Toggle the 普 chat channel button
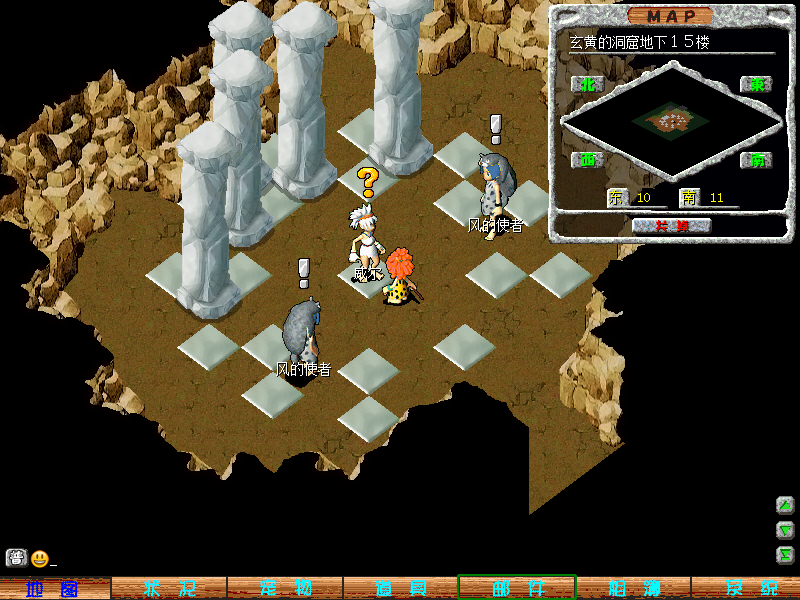800x600 pixels. [15, 558]
